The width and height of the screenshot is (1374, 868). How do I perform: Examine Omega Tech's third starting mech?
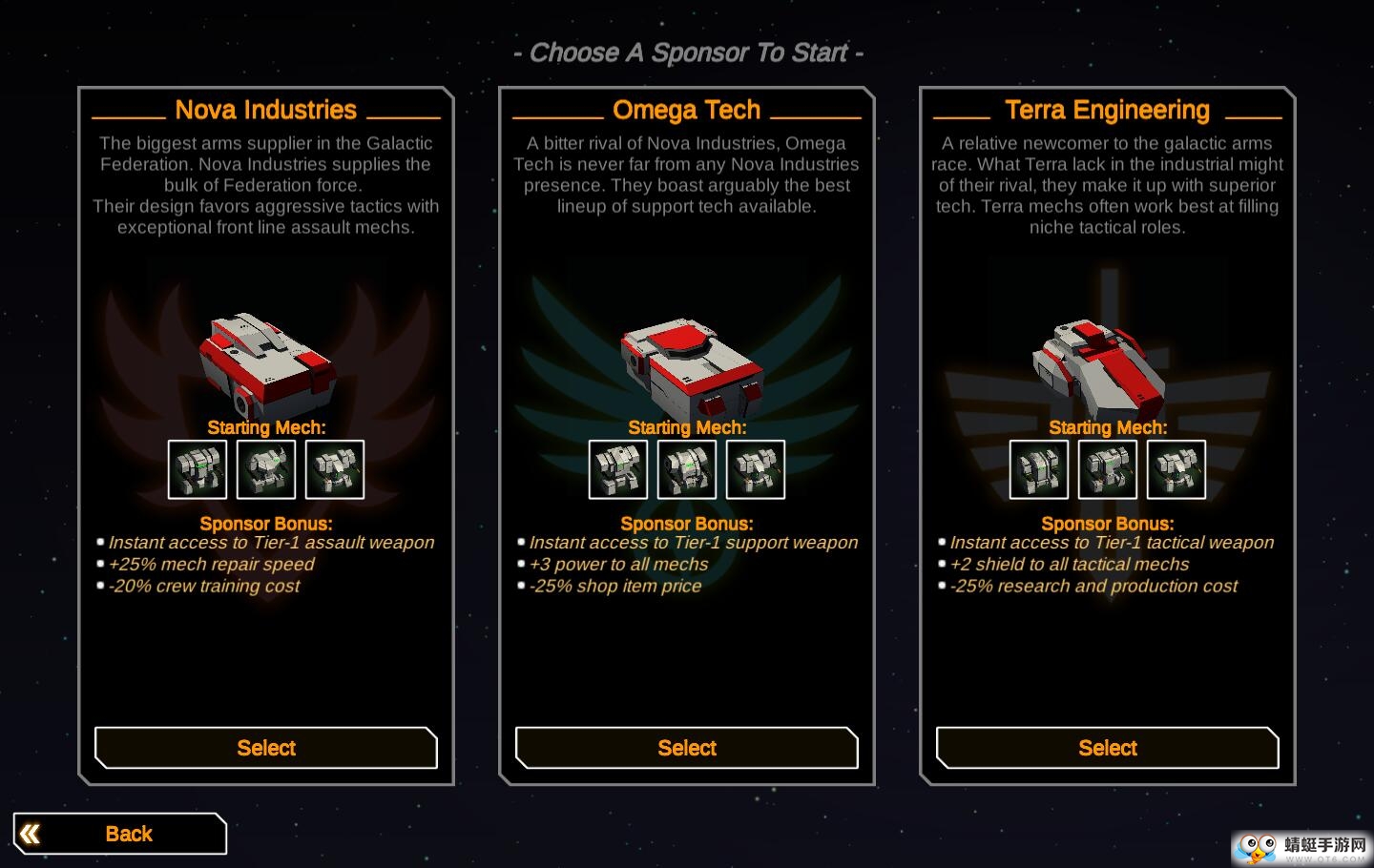[x=756, y=469]
